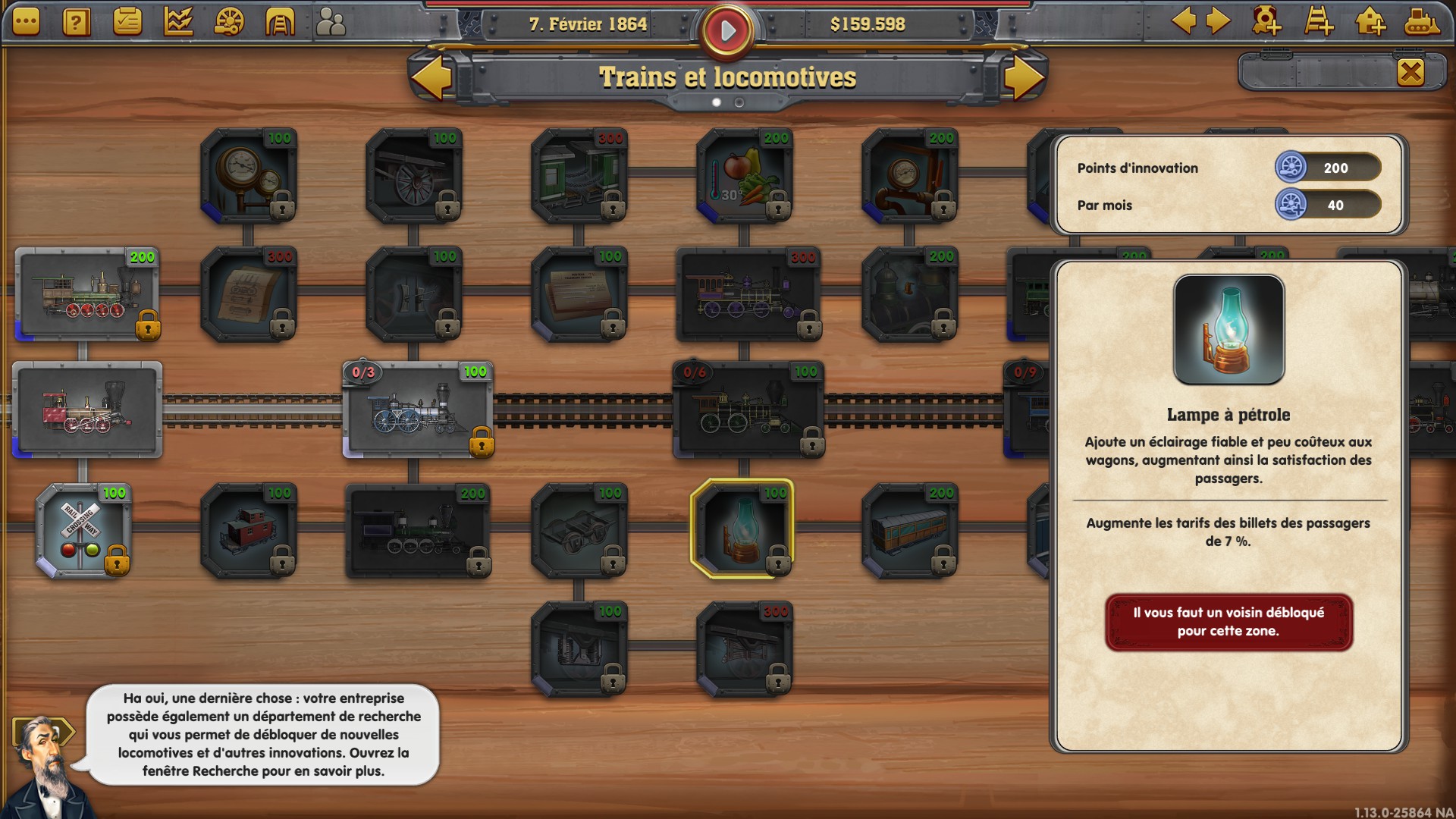This screenshot has height=819, width=1456.
Task: Open the build track toolbar icon
Action: 1319,22
